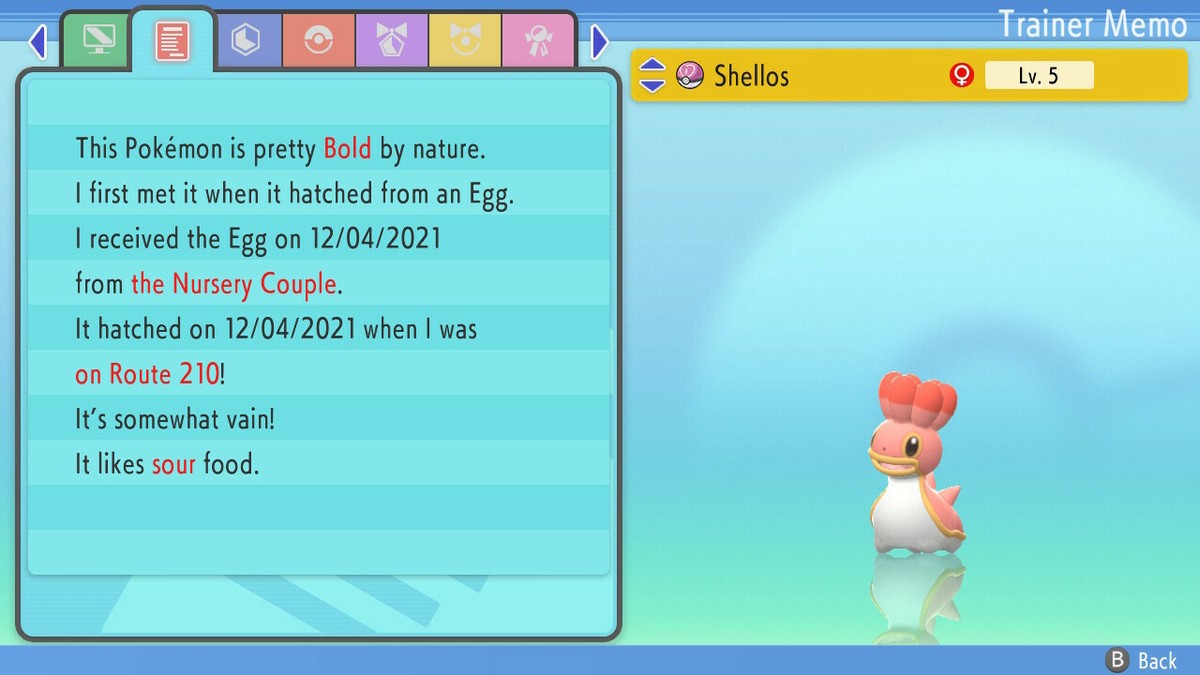Click the right arrow after the tabs
The height and width of the screenshot is (675, 1200).
[599, 42]
